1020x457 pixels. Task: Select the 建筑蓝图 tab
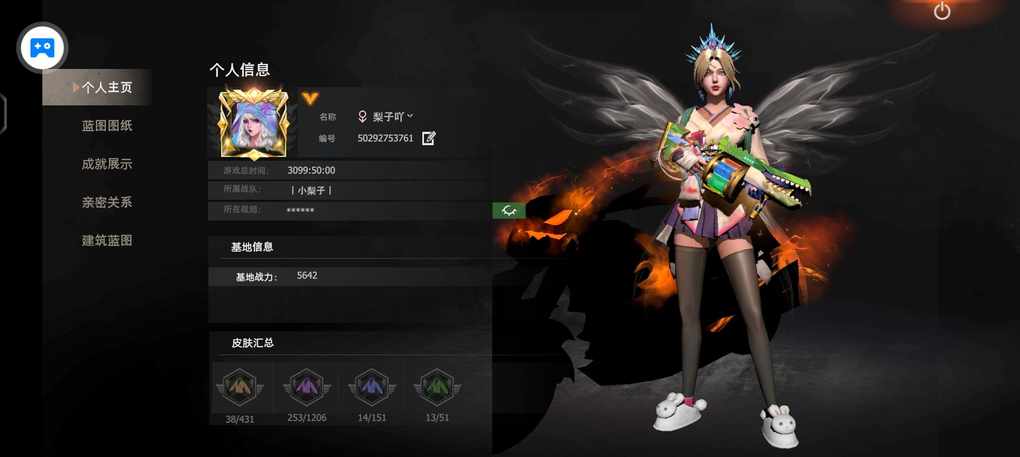(x=107, y=241)
